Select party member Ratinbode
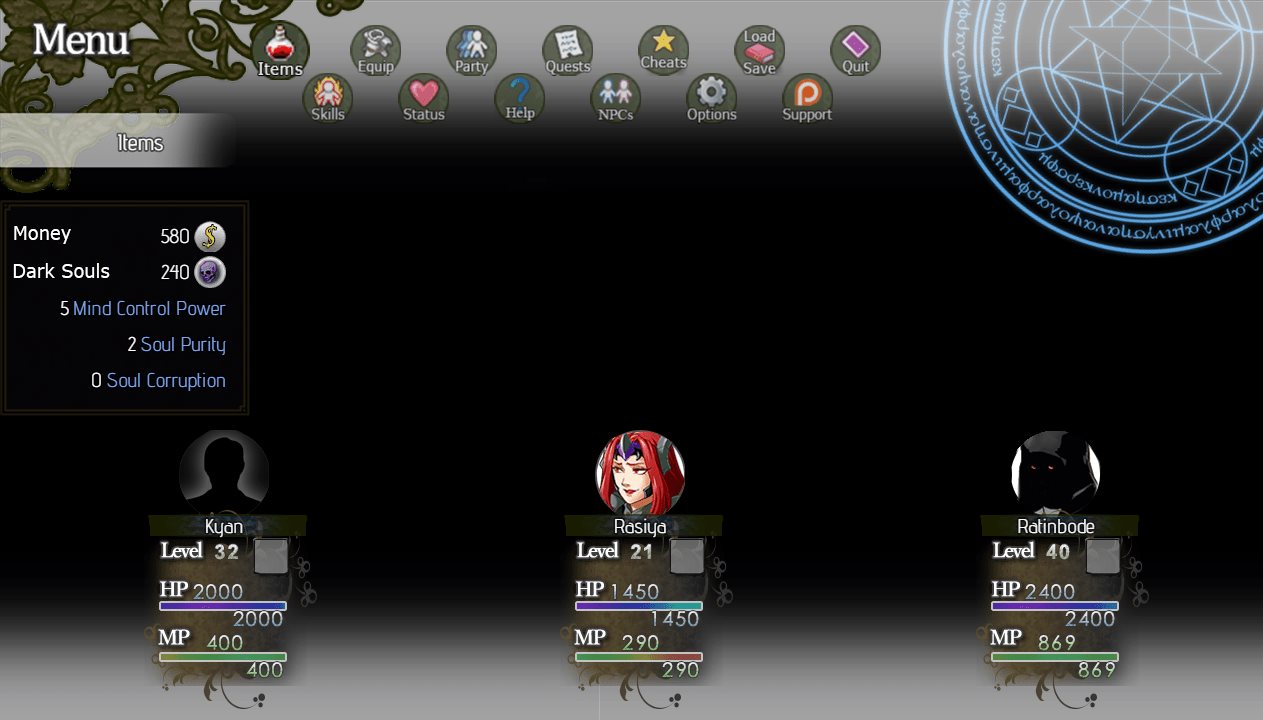Screen dimensions: 1263x720 coord(1056,474)
